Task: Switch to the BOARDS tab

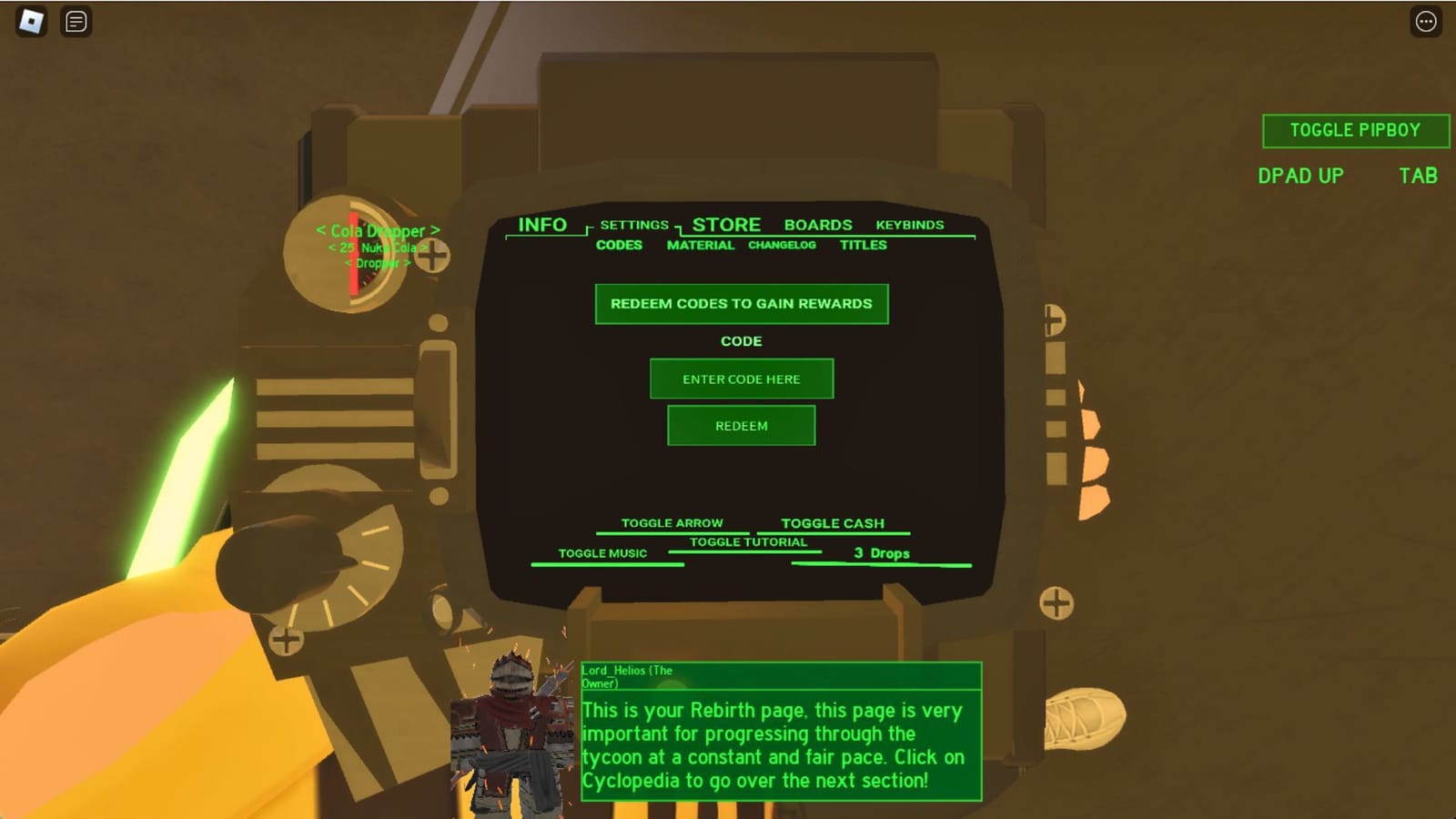Action: (x=817, y=225)
